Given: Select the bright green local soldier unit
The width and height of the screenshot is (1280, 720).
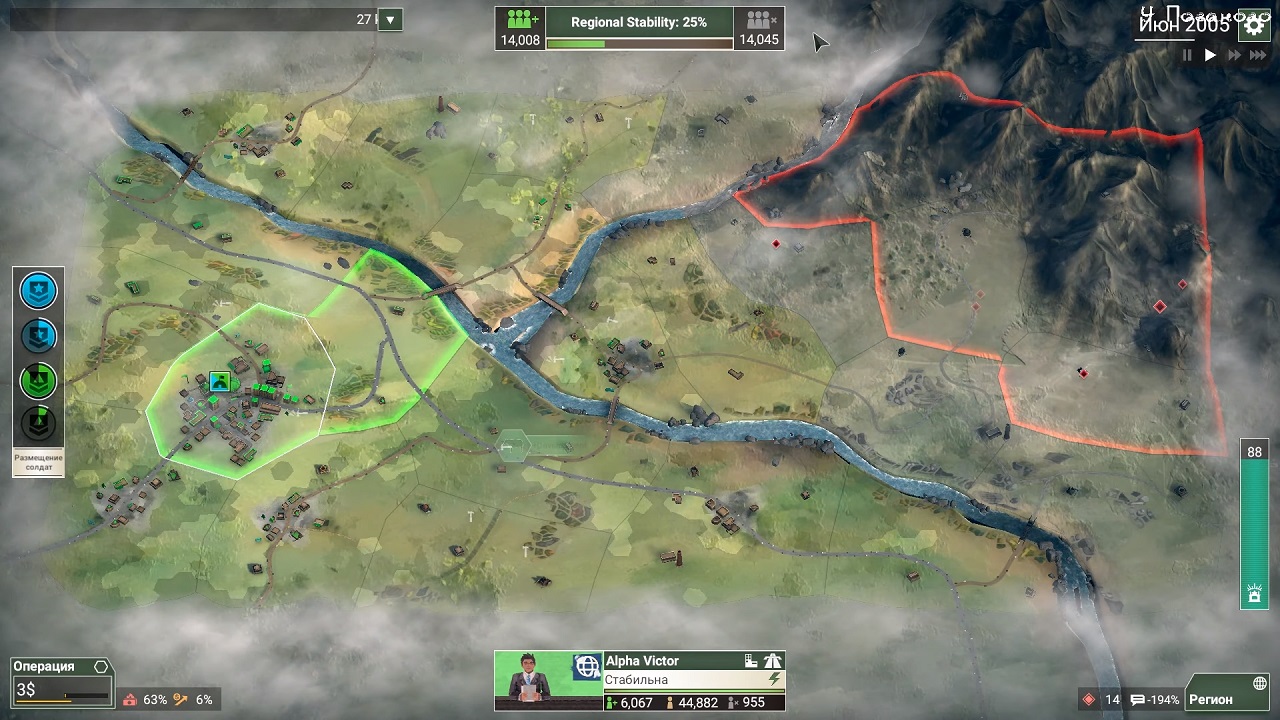Looking at the screenshot, I should point(39,379).
